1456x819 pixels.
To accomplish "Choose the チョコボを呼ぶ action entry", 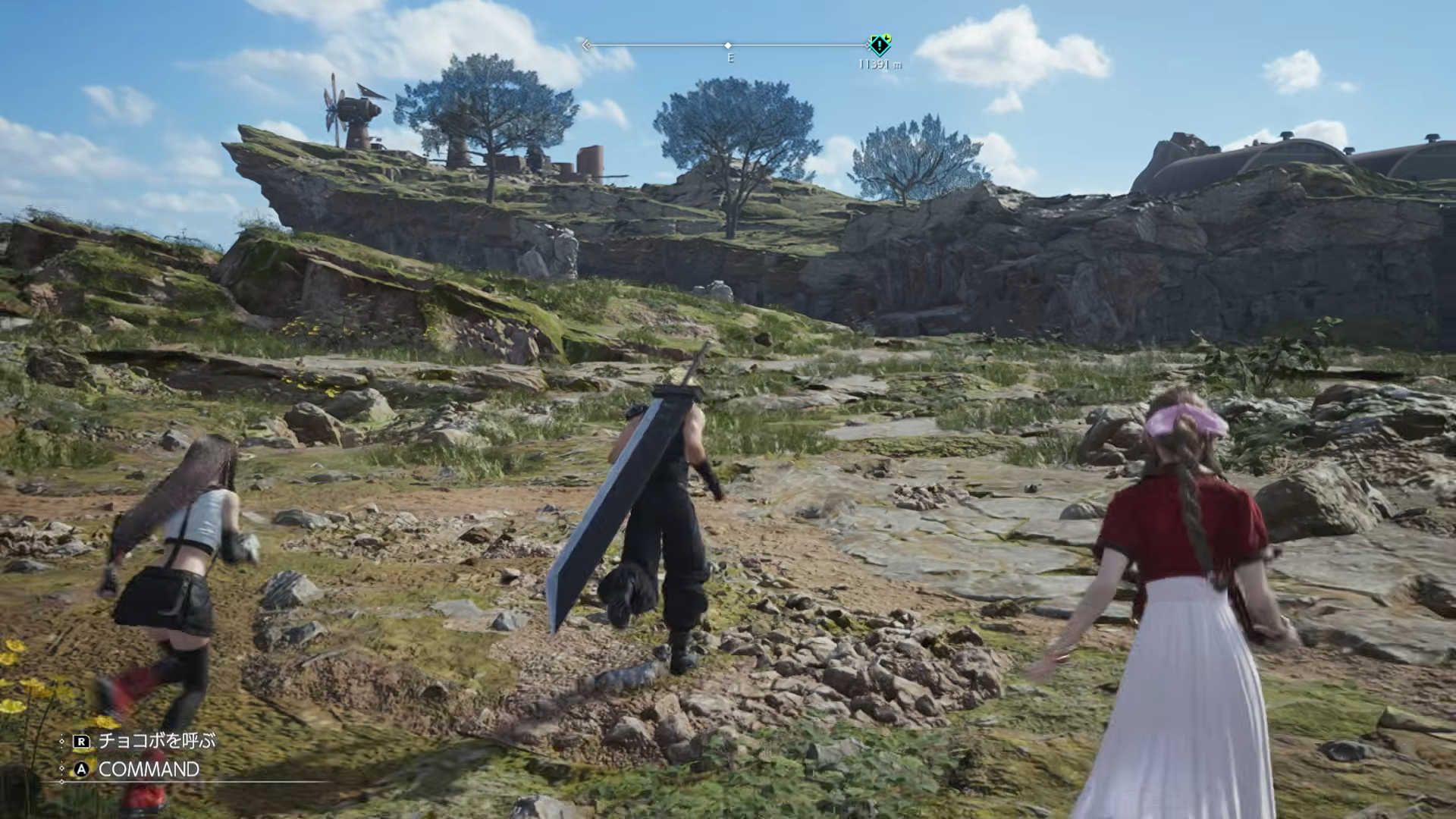I will [156, 740].
